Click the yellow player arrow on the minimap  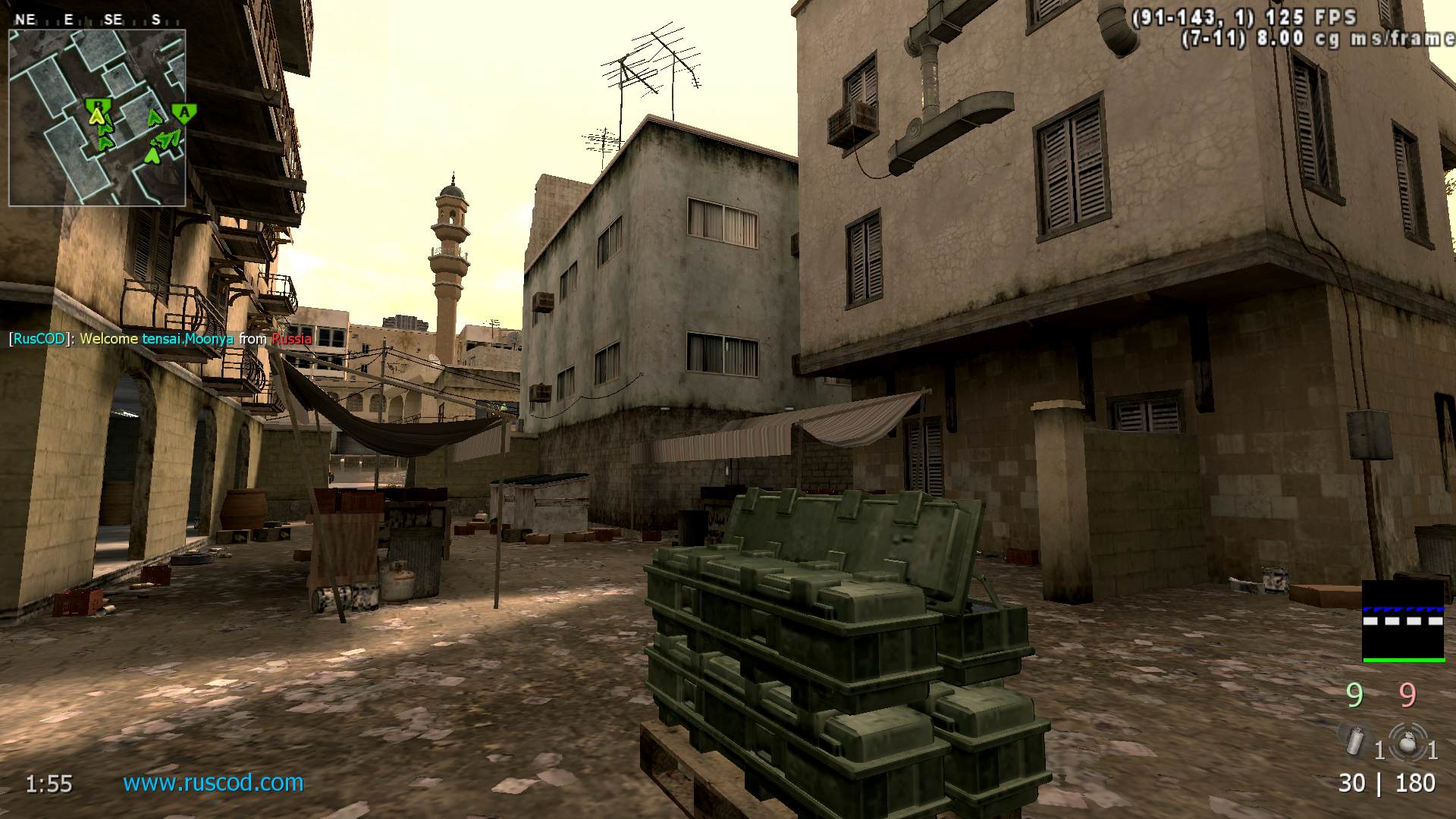(96, 116)
